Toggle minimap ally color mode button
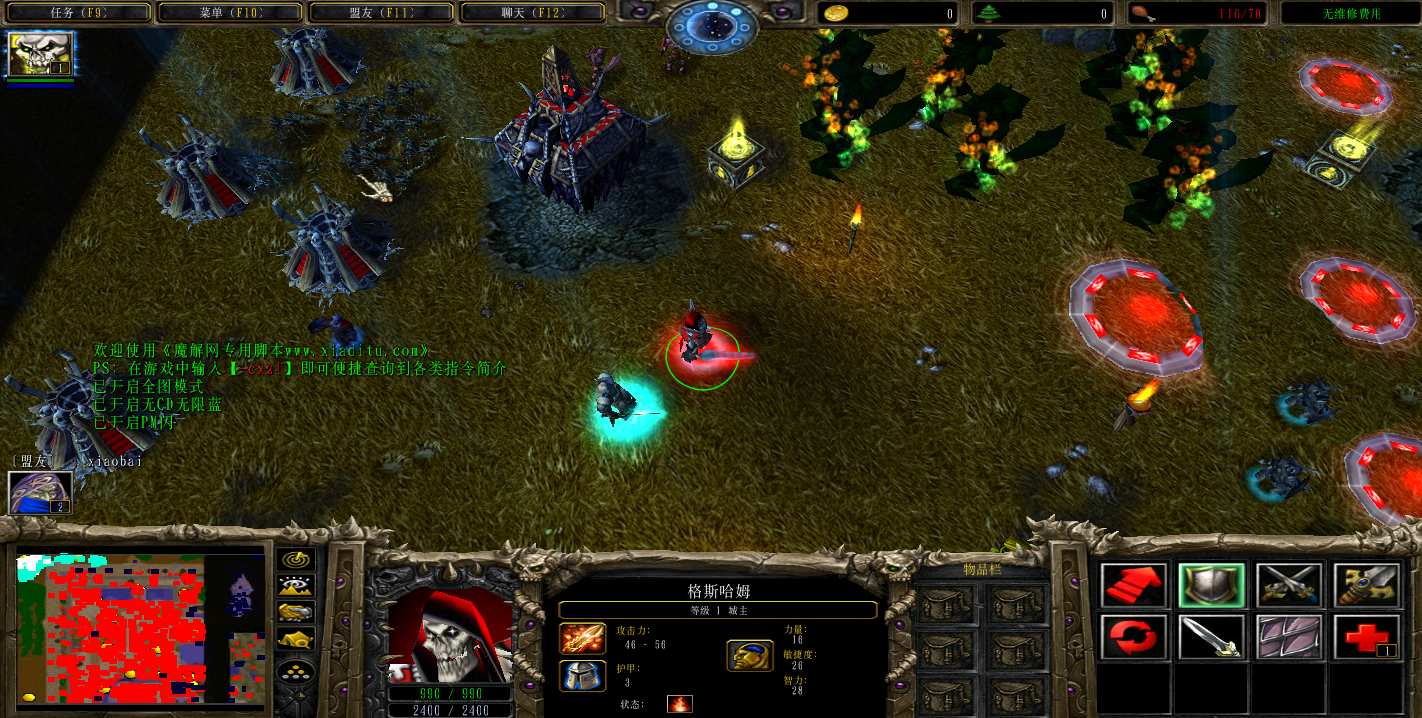Image resolution: width=1422 pixels, height=718 pixels. pyautogui.click(x=297, y=612)
